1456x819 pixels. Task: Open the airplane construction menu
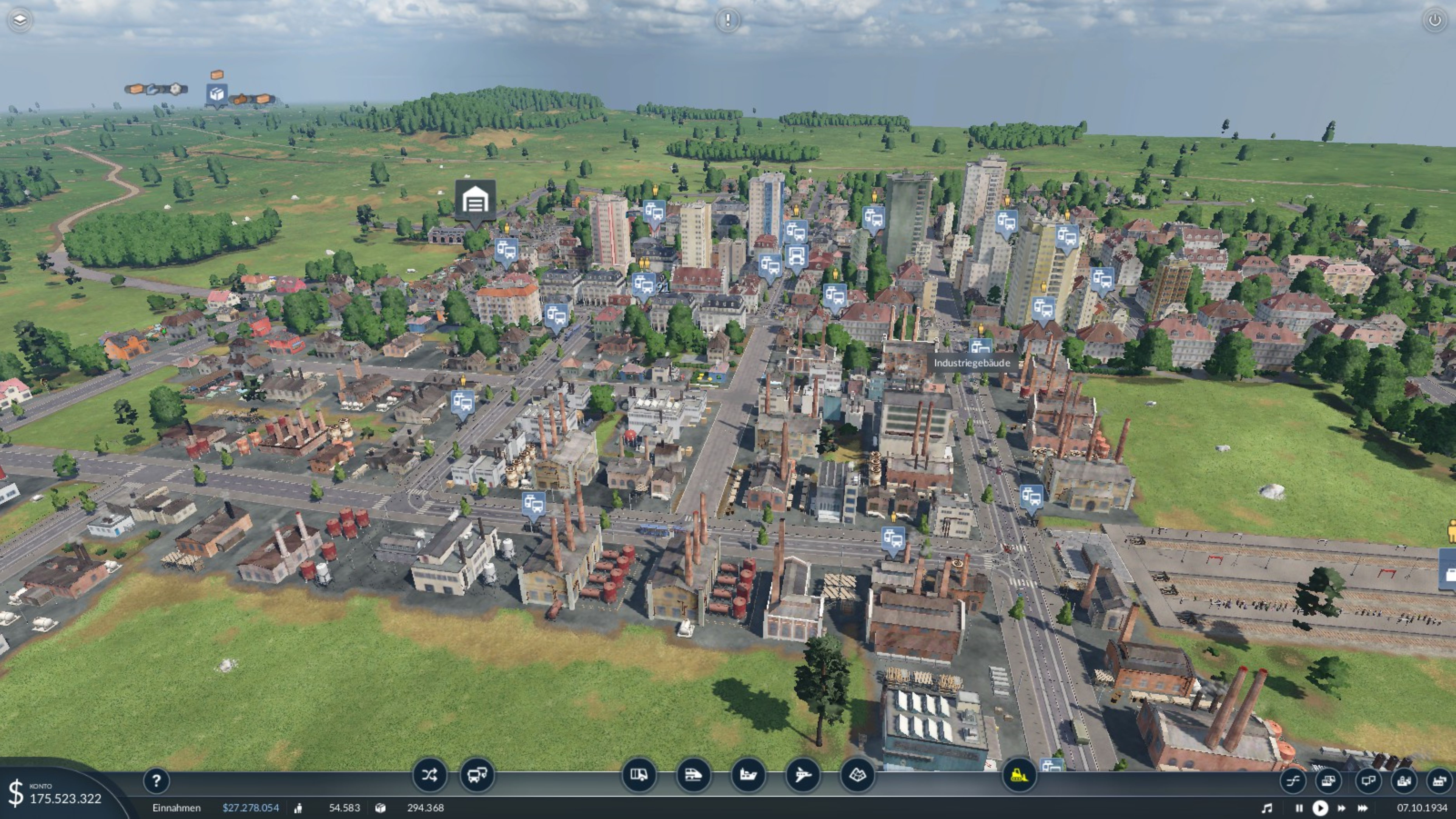click(803, 775)
